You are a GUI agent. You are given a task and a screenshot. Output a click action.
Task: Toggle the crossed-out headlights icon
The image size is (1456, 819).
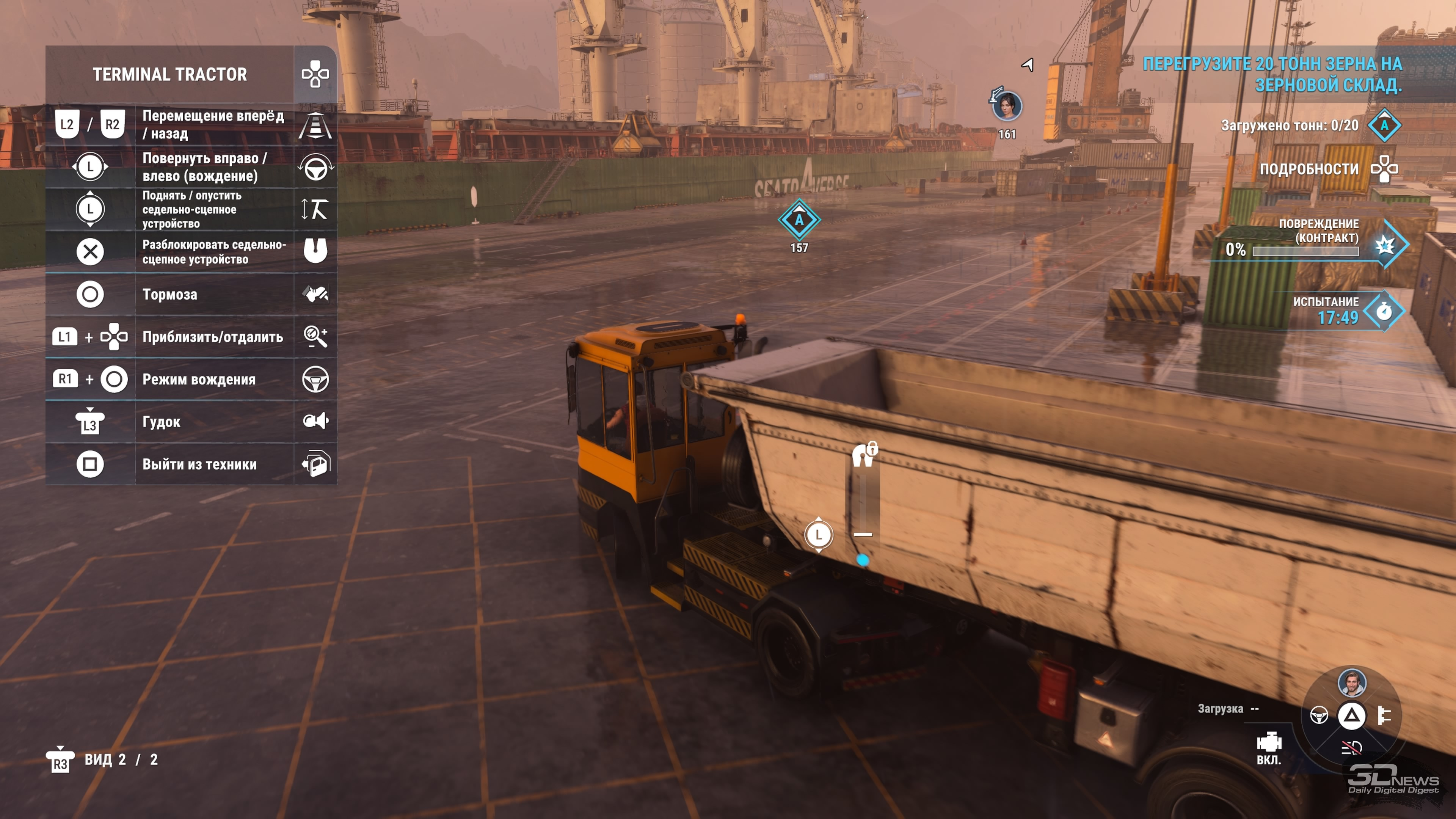(x=1351, y=748)
